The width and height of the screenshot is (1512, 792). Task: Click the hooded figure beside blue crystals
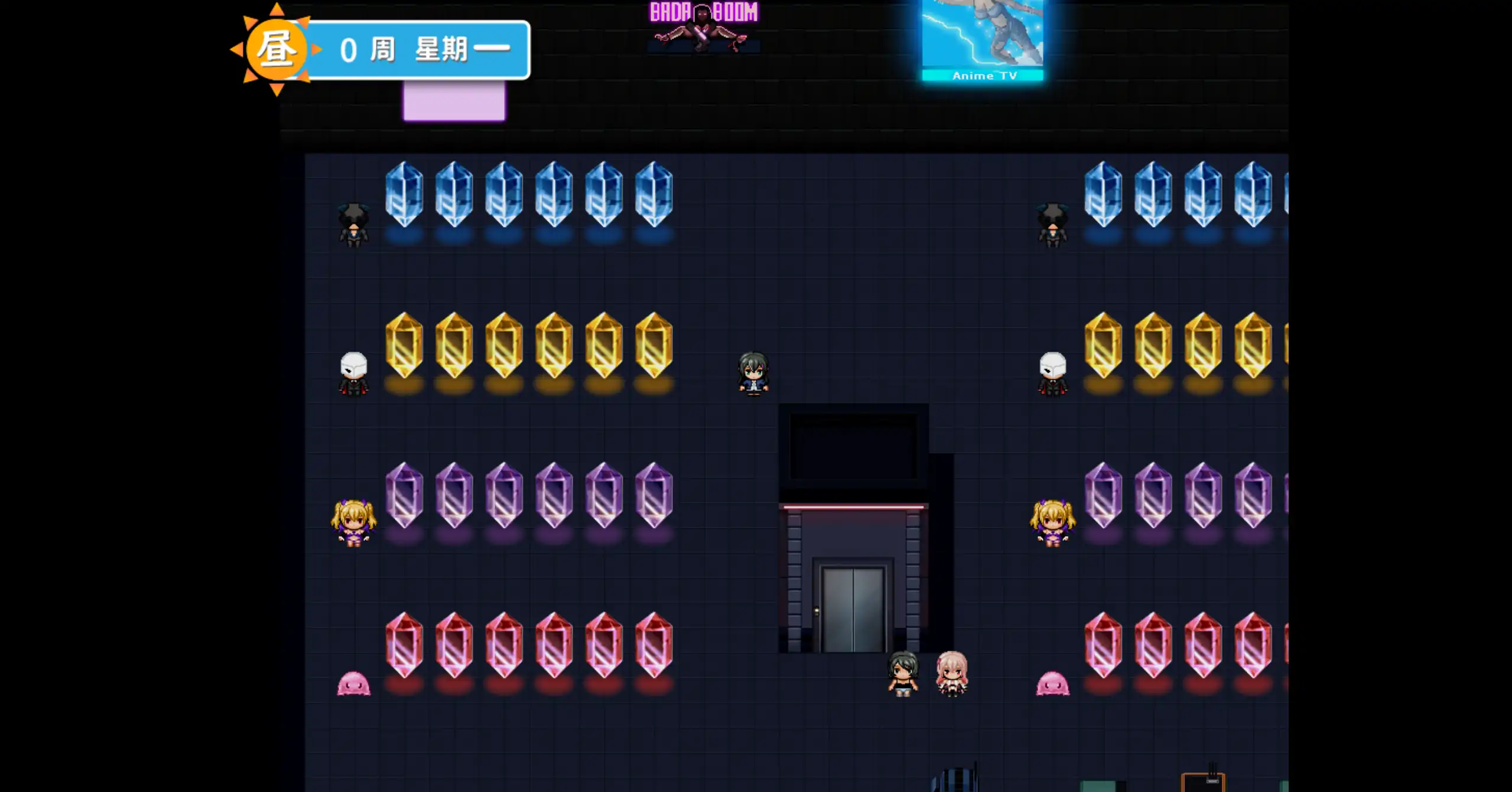[x=355, y=228]
